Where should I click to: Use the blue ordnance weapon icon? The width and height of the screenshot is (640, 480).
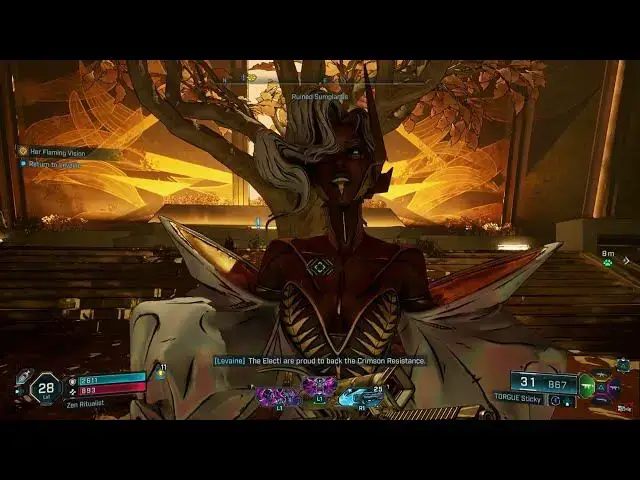[358, 397]
